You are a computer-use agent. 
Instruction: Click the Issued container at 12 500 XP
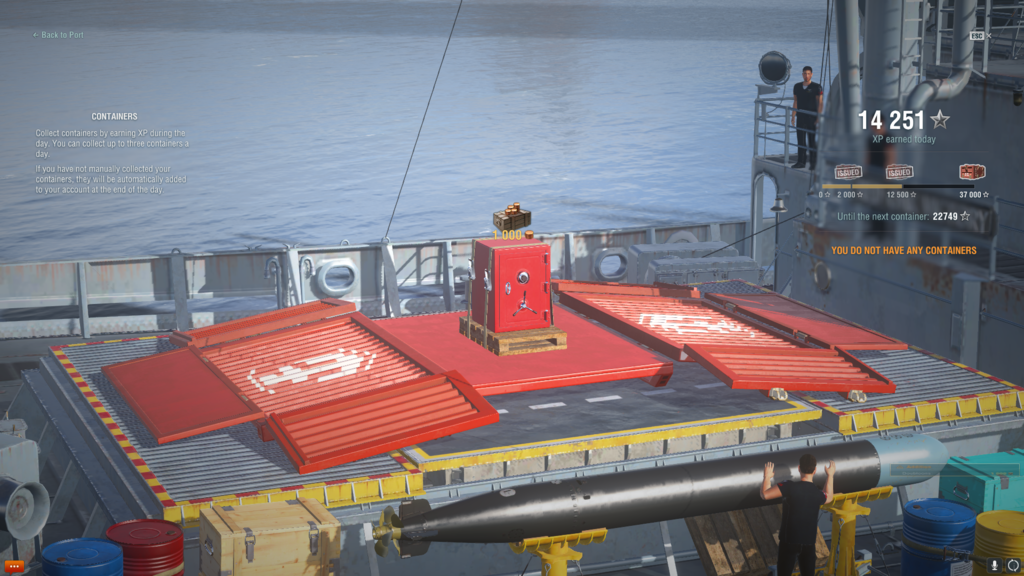pyautogui.click(x=899, y=172)
